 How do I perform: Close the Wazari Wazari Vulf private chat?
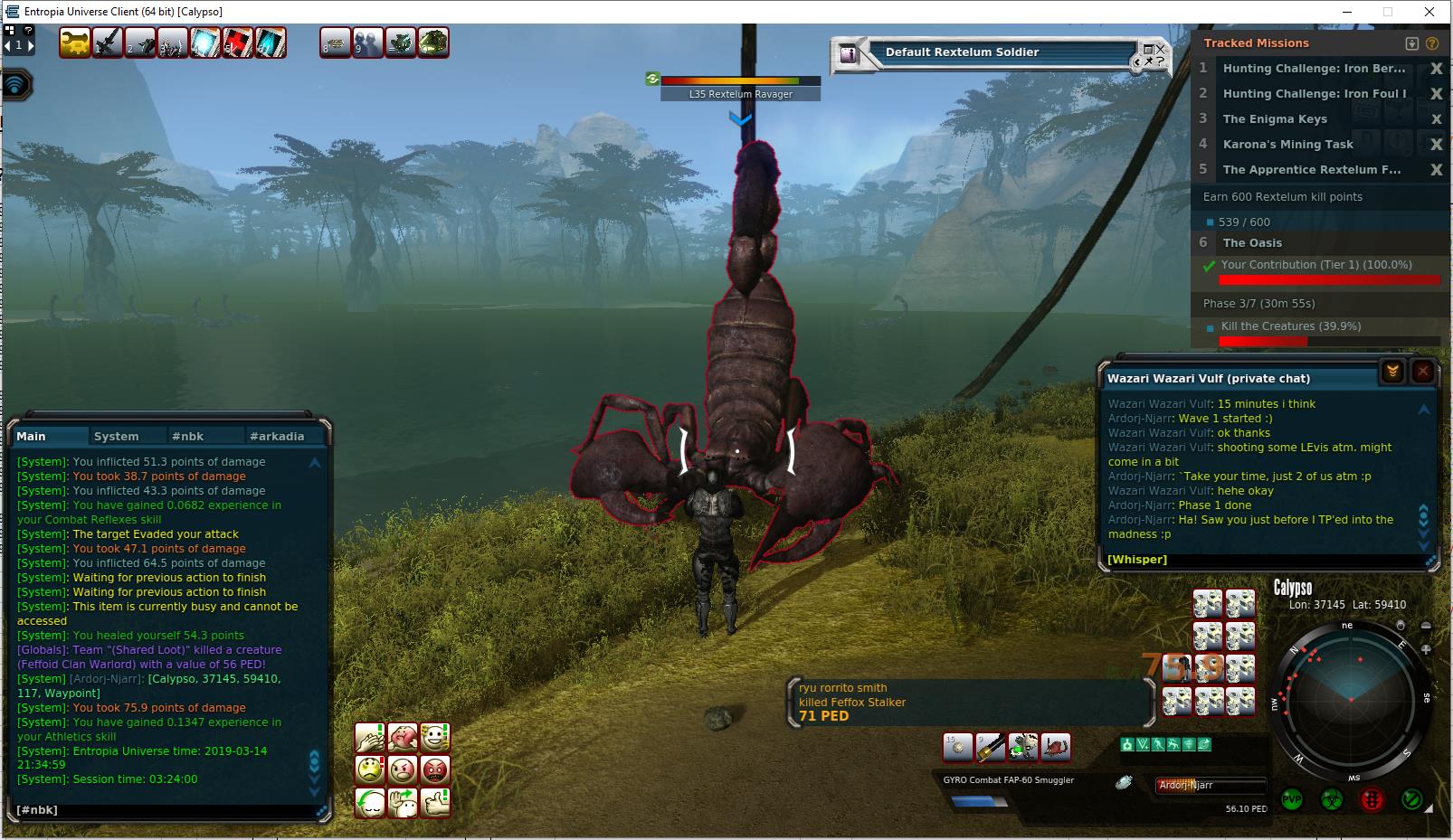pos(1422,371)
